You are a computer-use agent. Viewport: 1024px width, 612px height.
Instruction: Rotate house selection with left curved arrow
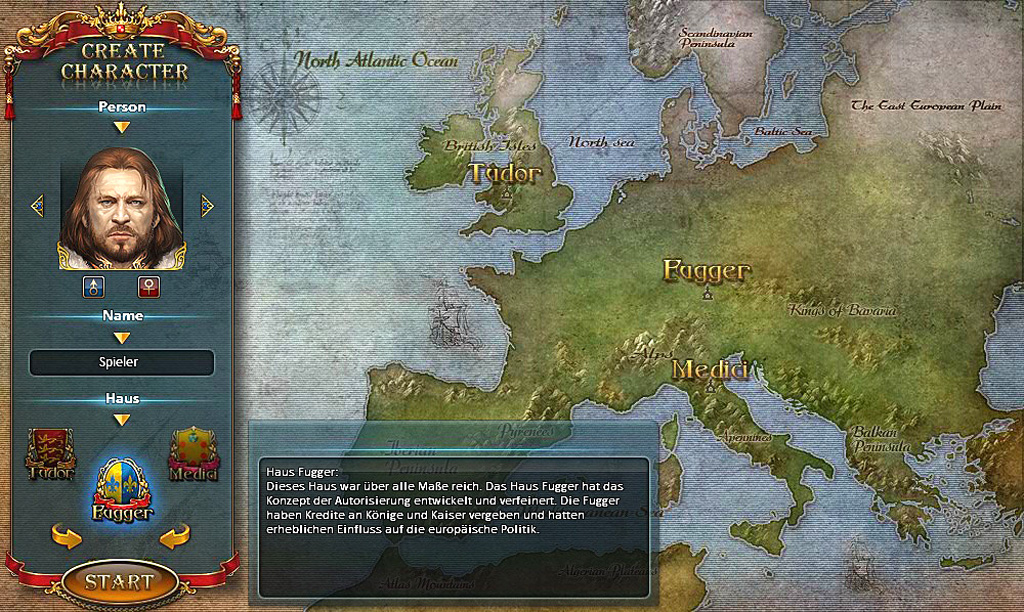click(x=66, y=537)
